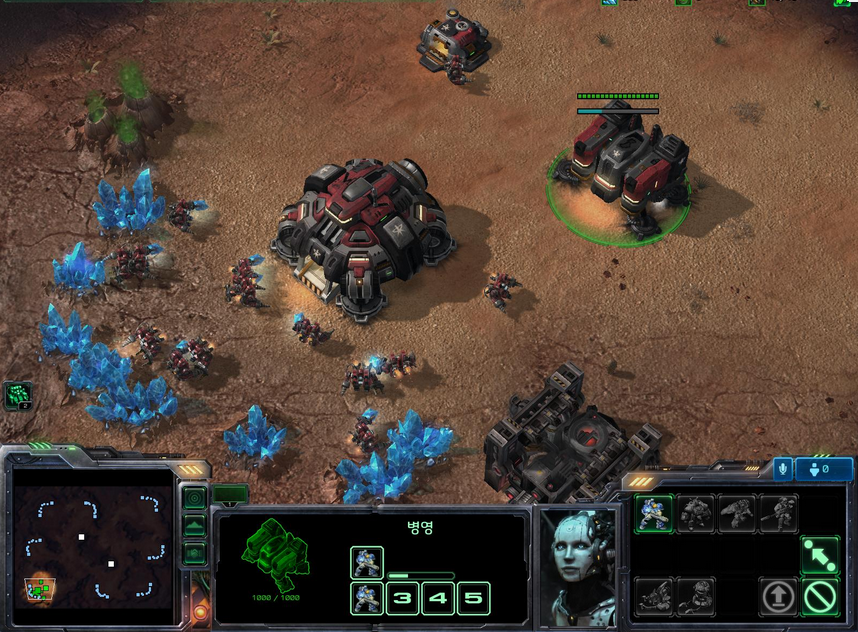Choose the greyed-out Reaper train icon
This screenshot has height=632, width=858.
pos(737,513)
